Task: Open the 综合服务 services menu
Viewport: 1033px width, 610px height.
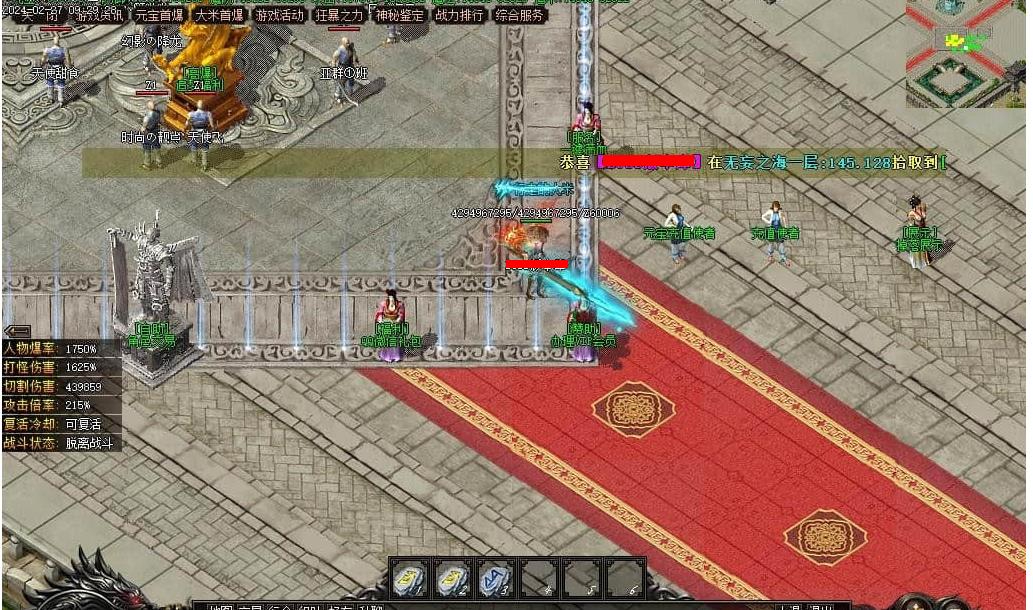Action: click(520, 15)
